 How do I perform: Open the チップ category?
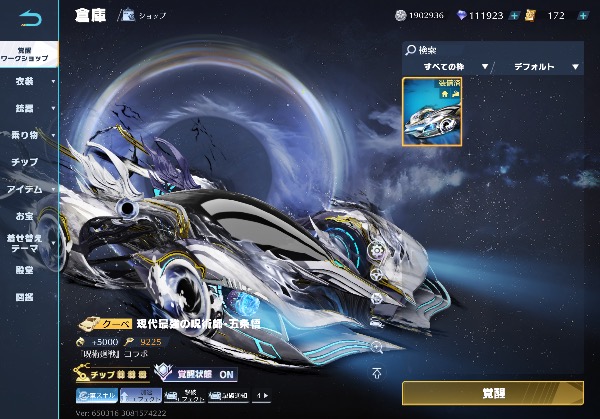point(26,161)
